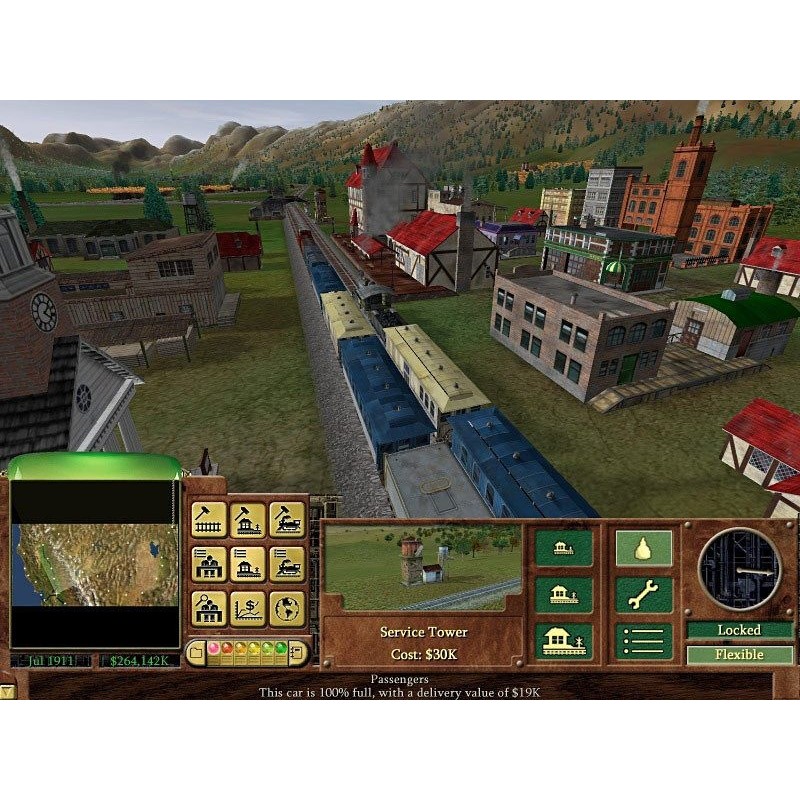This screenshot has width=800, height=800.
Task: Select the medium station size
Action: (563, 594)
